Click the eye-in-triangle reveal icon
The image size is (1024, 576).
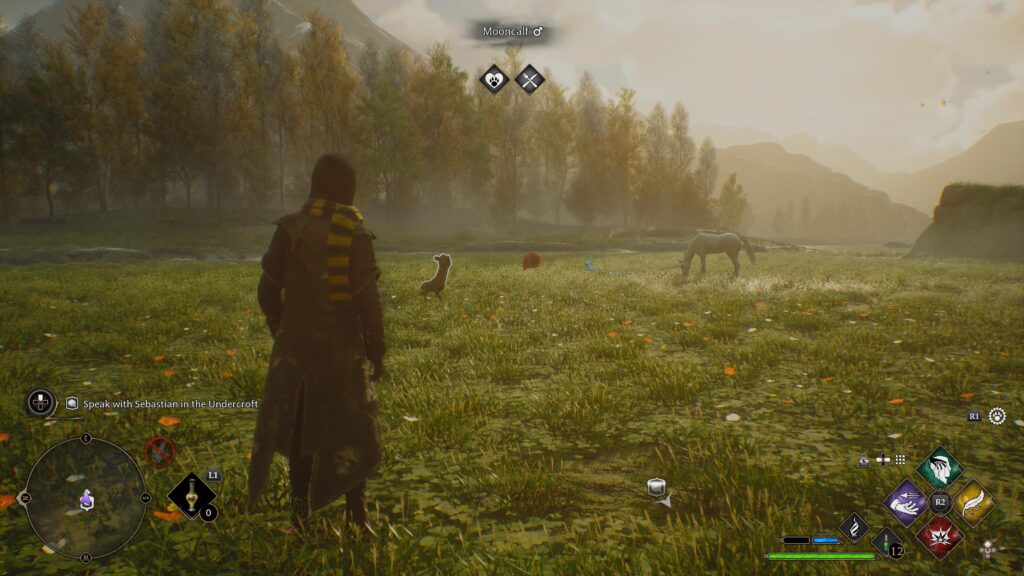click(864, 460)
